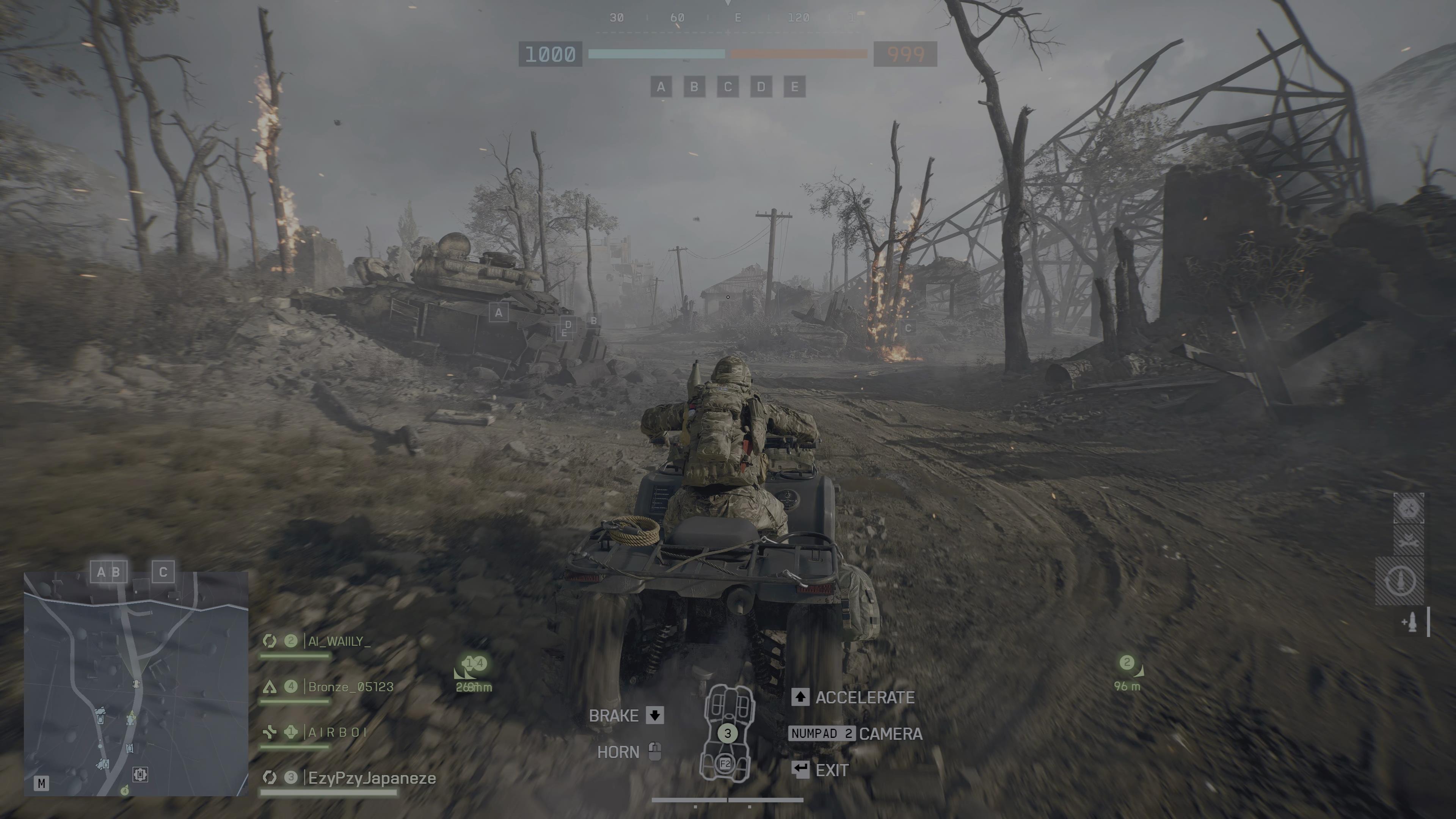Click the objective A marker near the tank wreck
1456x819 pixels.
coord(498,312)
